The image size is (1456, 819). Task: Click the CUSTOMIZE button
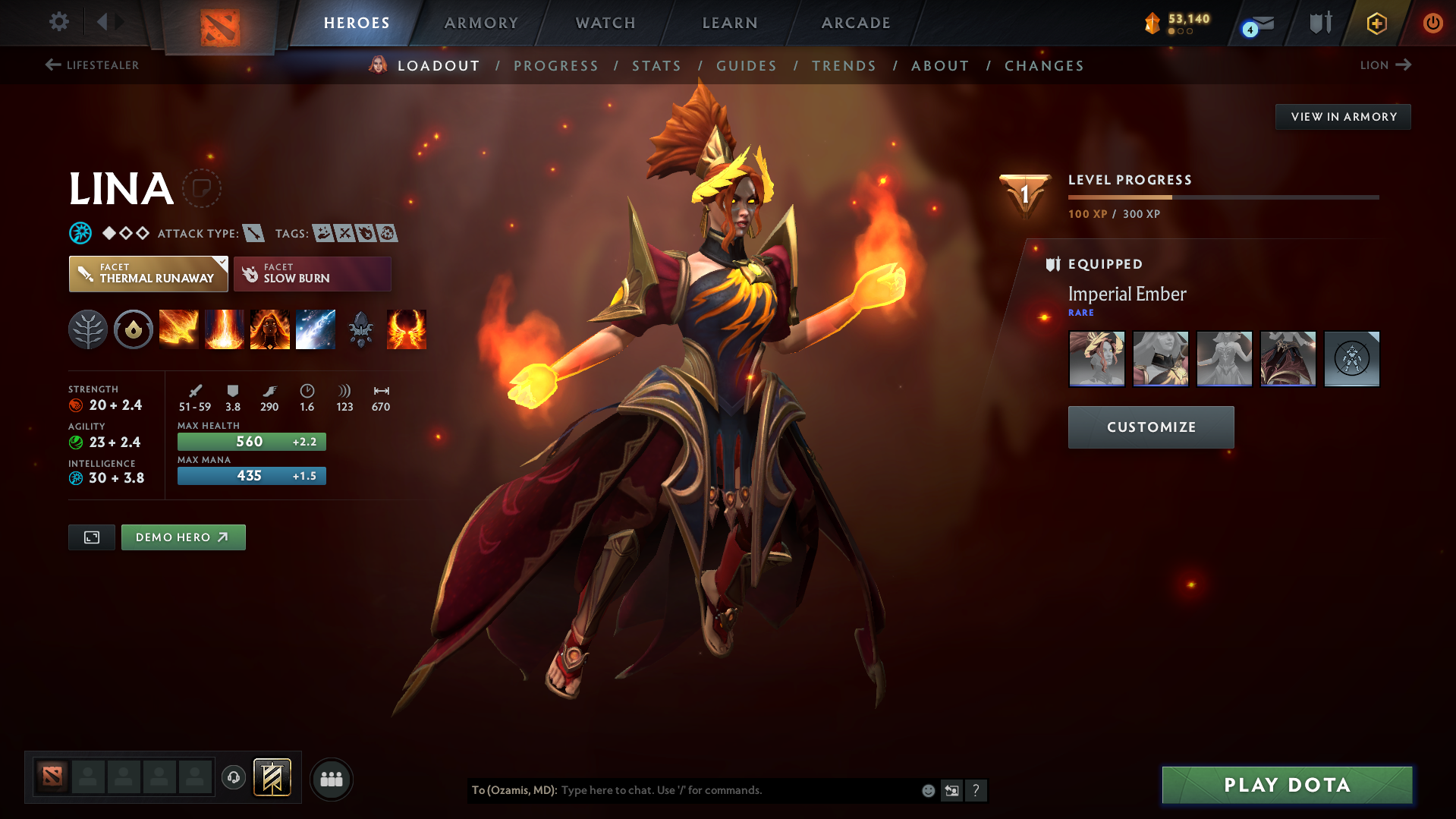pyautogui.click(x=1150, y=427)
